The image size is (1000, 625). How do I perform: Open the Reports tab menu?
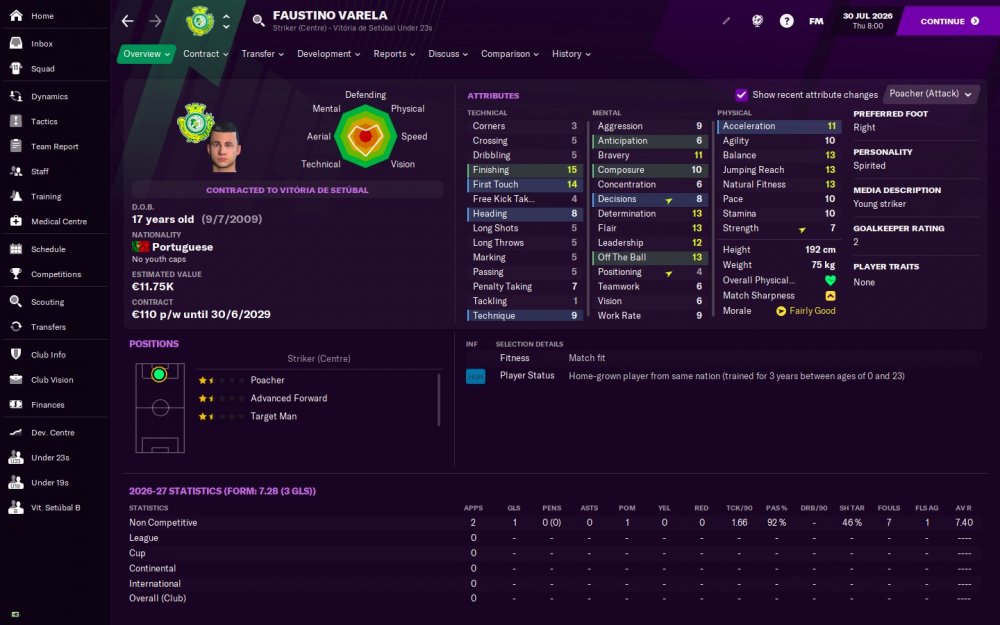click(395, 54)
